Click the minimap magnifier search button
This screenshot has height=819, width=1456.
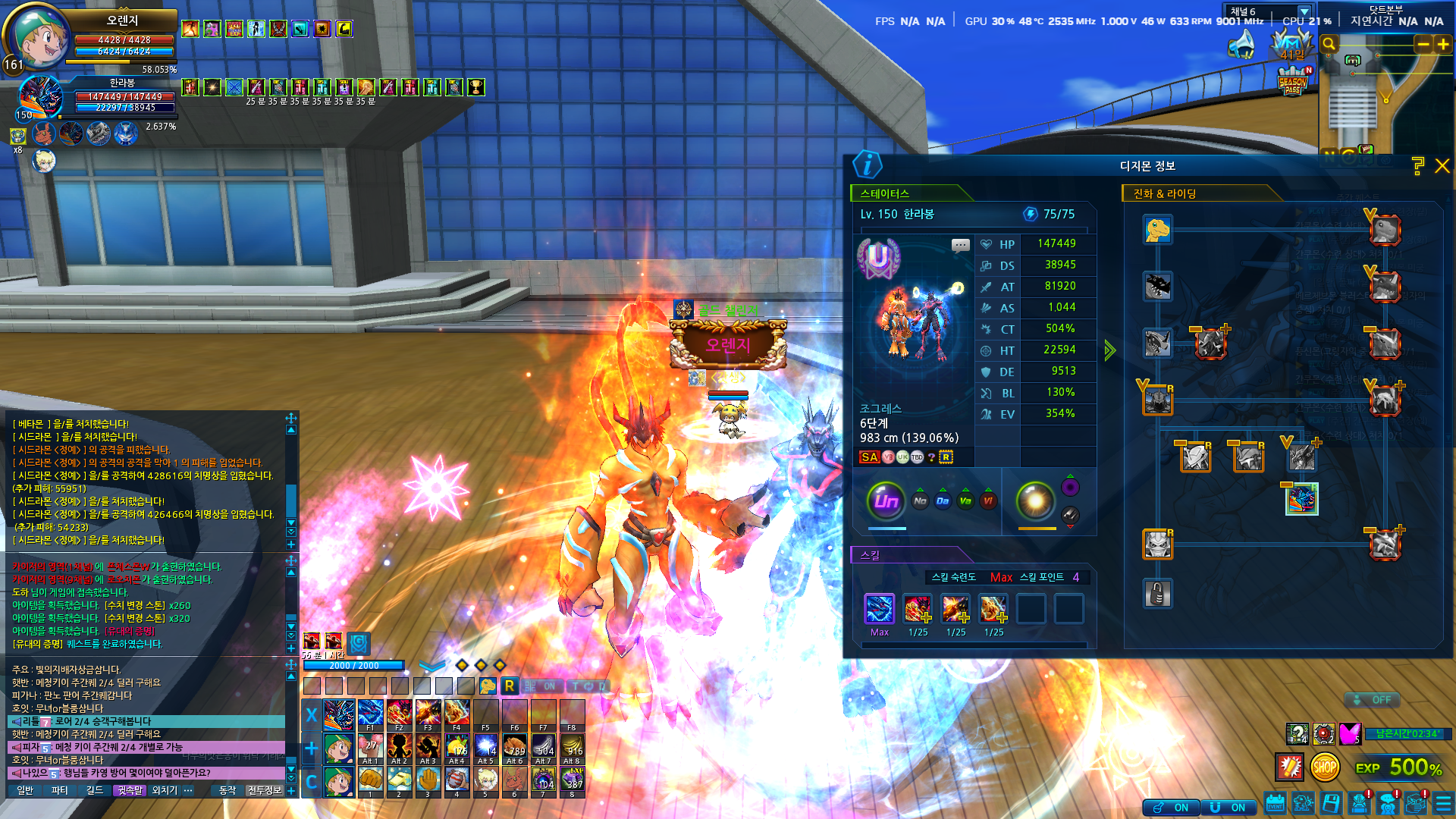click(x=1329, y=45)
